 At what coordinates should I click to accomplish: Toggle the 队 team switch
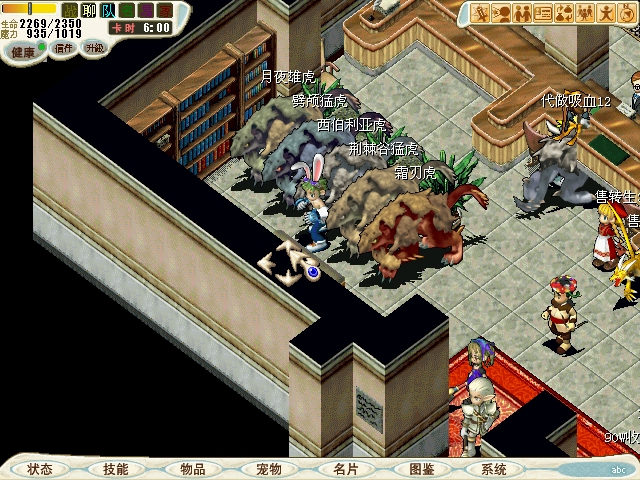tap(108, 10)
